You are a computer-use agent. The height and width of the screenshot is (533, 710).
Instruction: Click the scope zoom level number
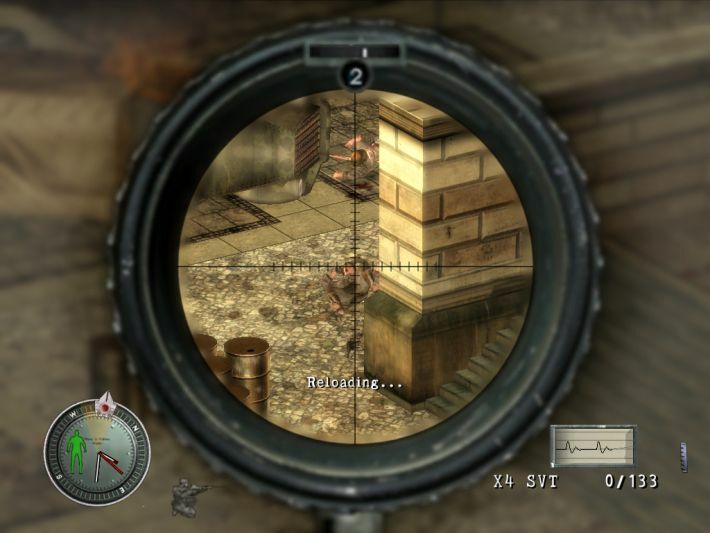[x=355, y=74]
